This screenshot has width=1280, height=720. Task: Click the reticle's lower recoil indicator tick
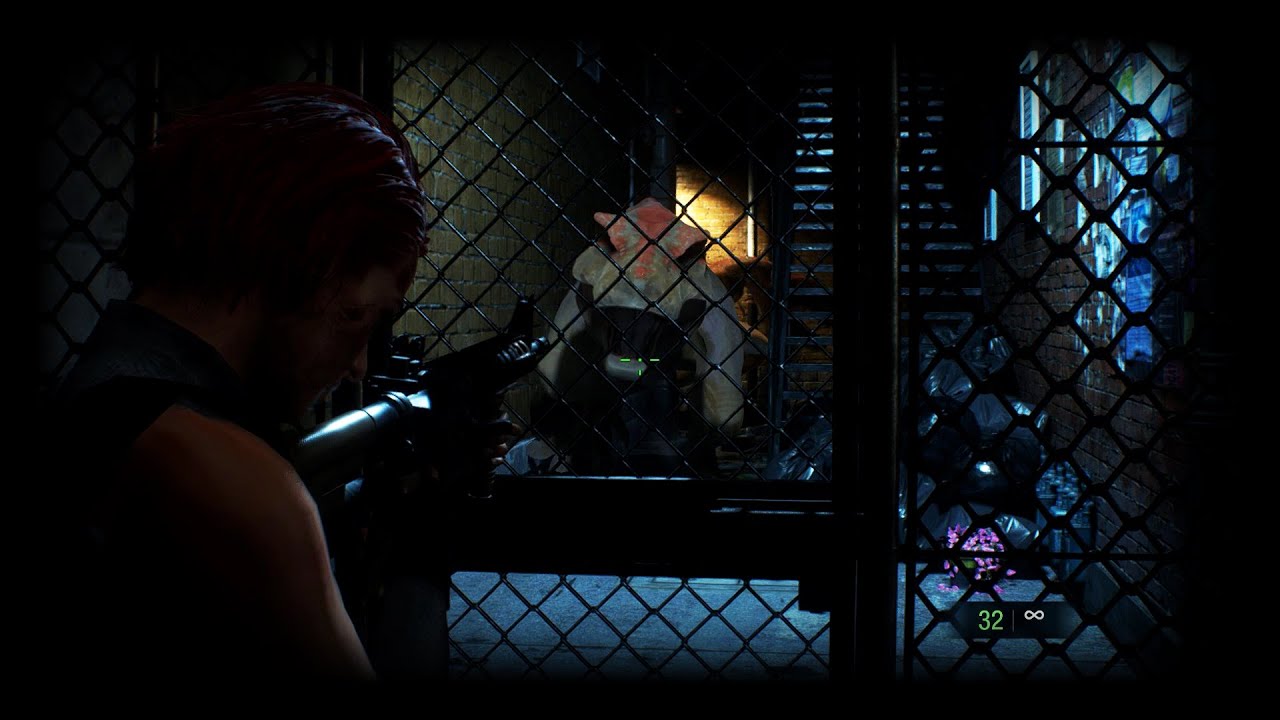[640, 372]
